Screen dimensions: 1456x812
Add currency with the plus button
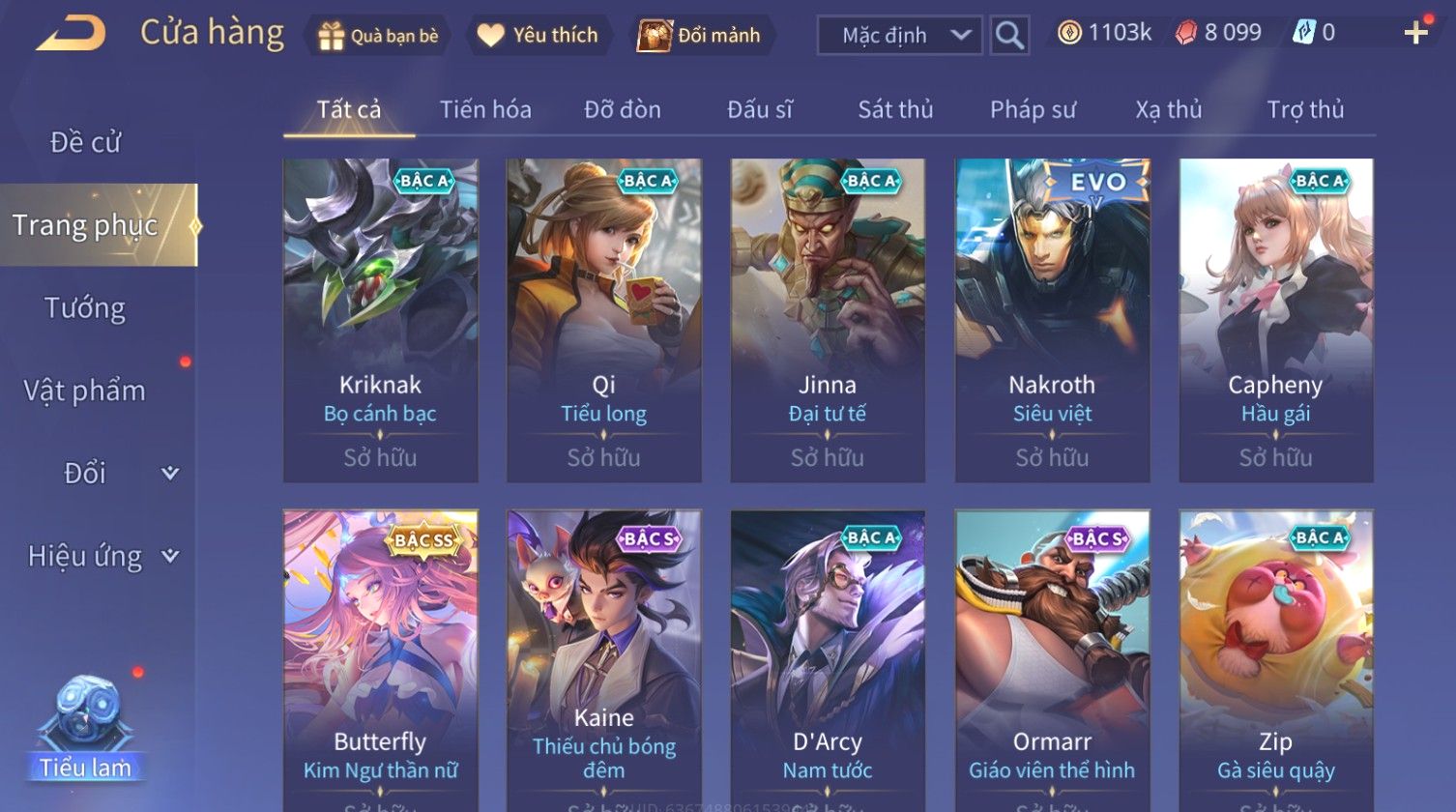click(1415, 34)
